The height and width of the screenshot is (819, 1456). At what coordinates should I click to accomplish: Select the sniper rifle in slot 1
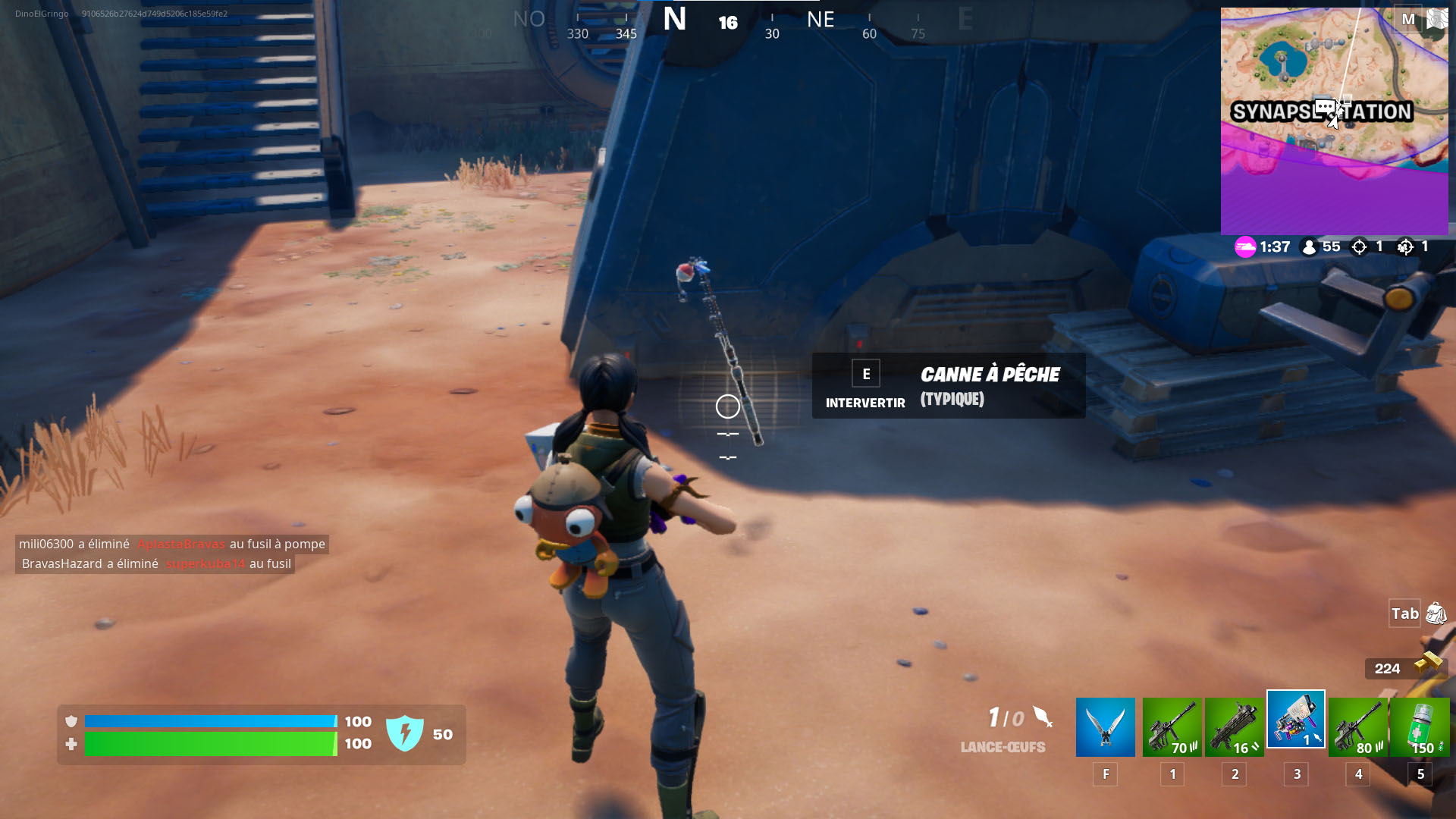coord(1172,726)
